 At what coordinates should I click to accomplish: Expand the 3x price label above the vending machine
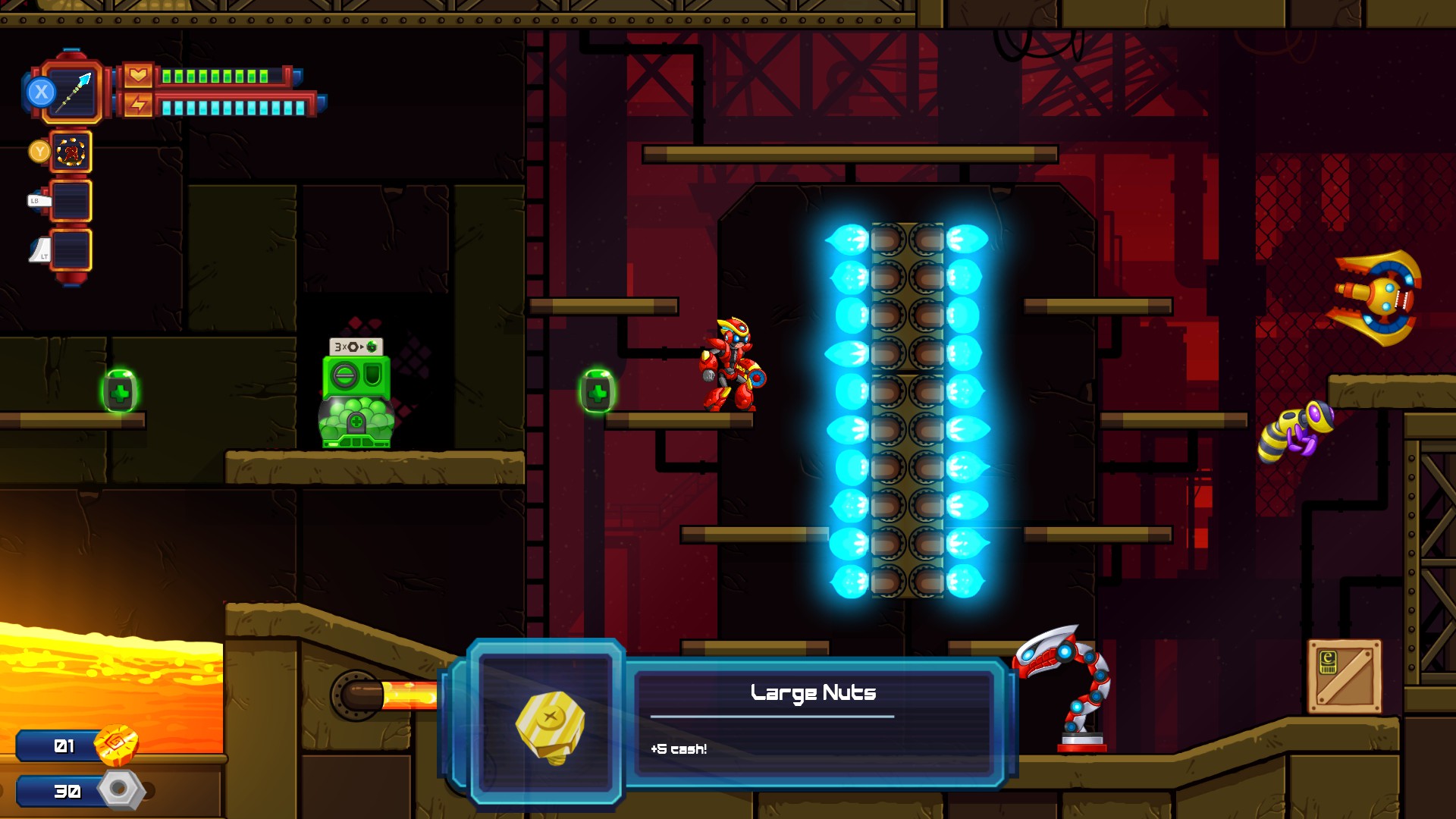pyautogui.click(x=355, y=345)
